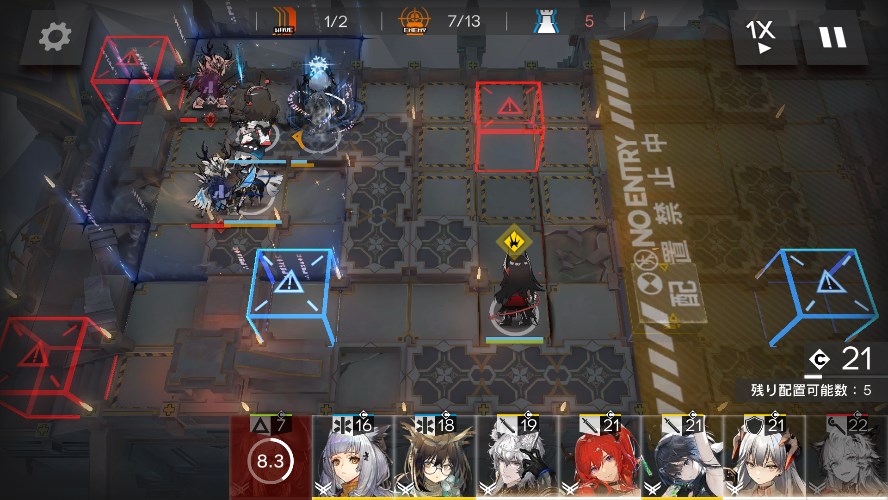Toggle the 1X game speed button
The height and width of the screenshot is (500, 888).
(x=761, y=38)
